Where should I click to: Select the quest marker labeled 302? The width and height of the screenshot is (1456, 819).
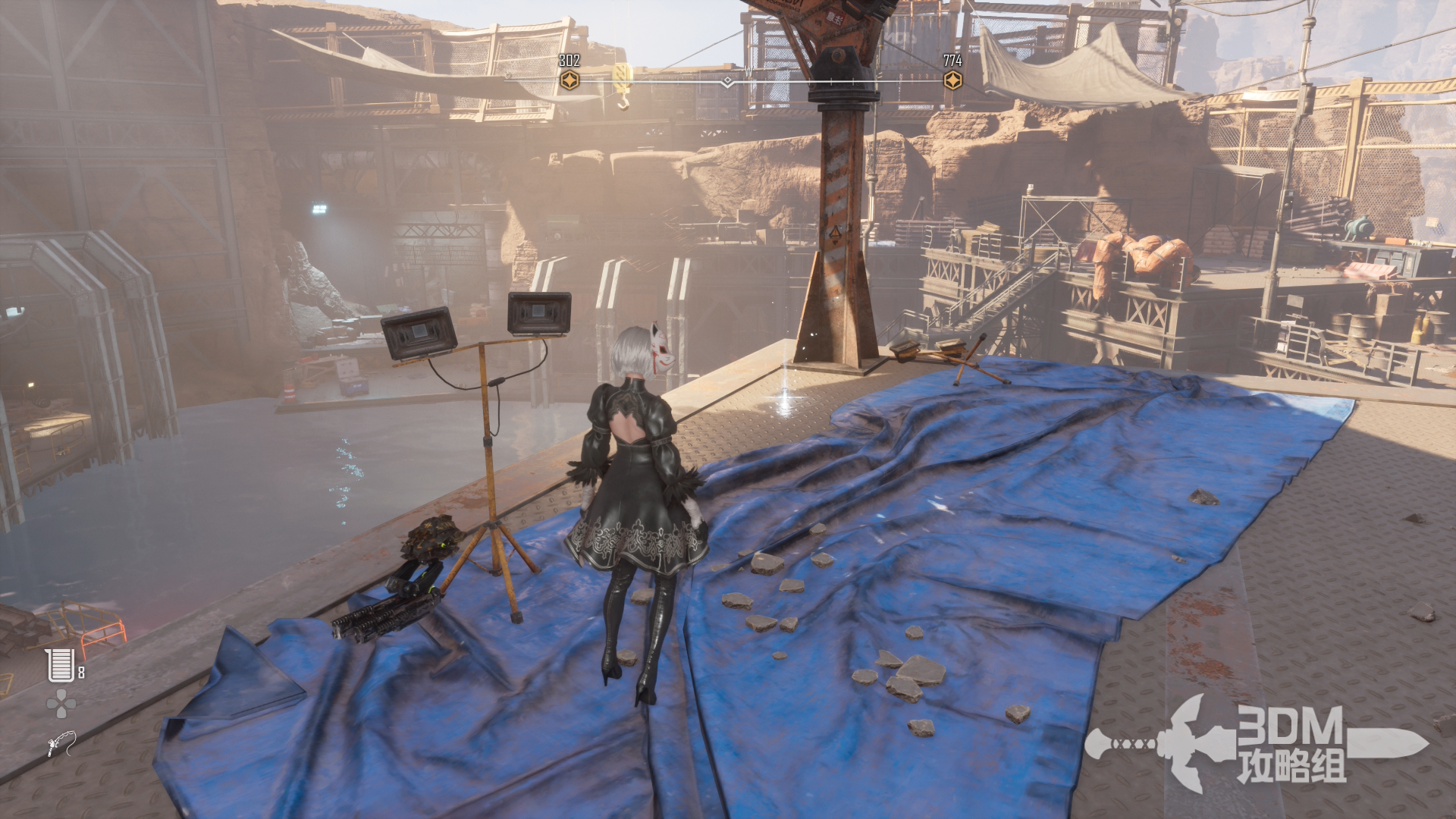point(570,80)
